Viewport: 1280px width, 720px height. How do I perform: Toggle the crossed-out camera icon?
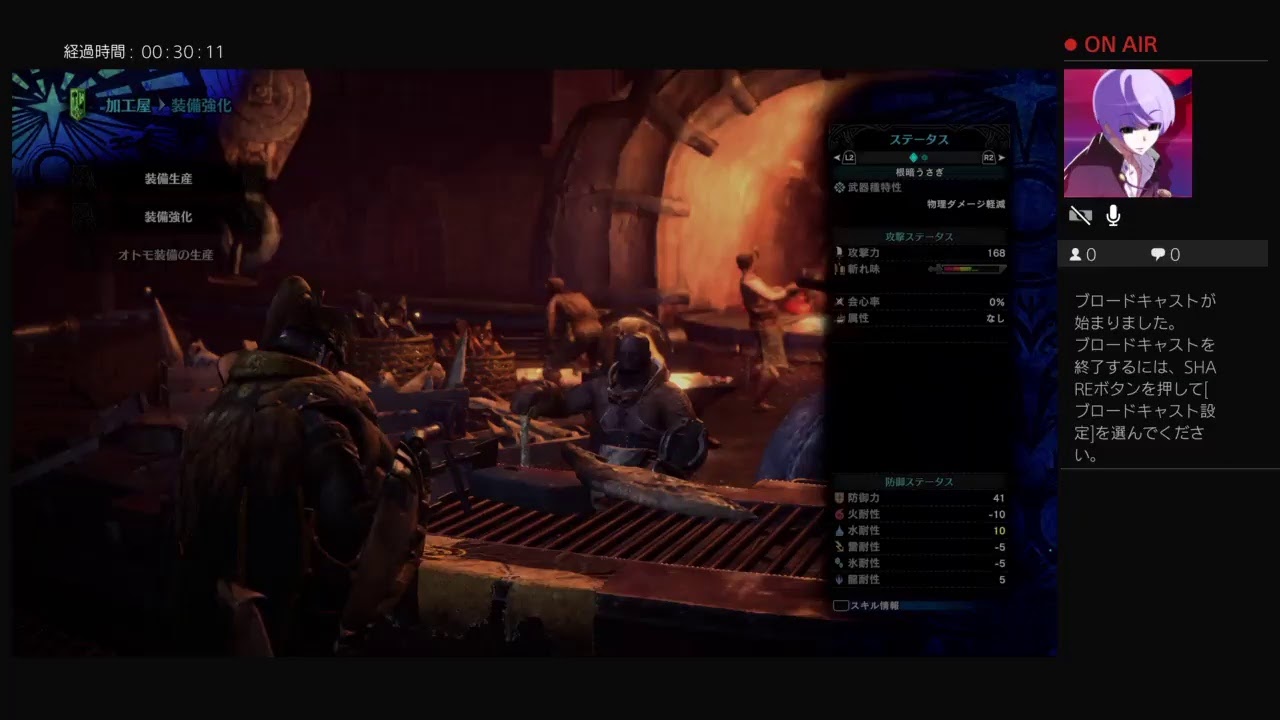1080,215
